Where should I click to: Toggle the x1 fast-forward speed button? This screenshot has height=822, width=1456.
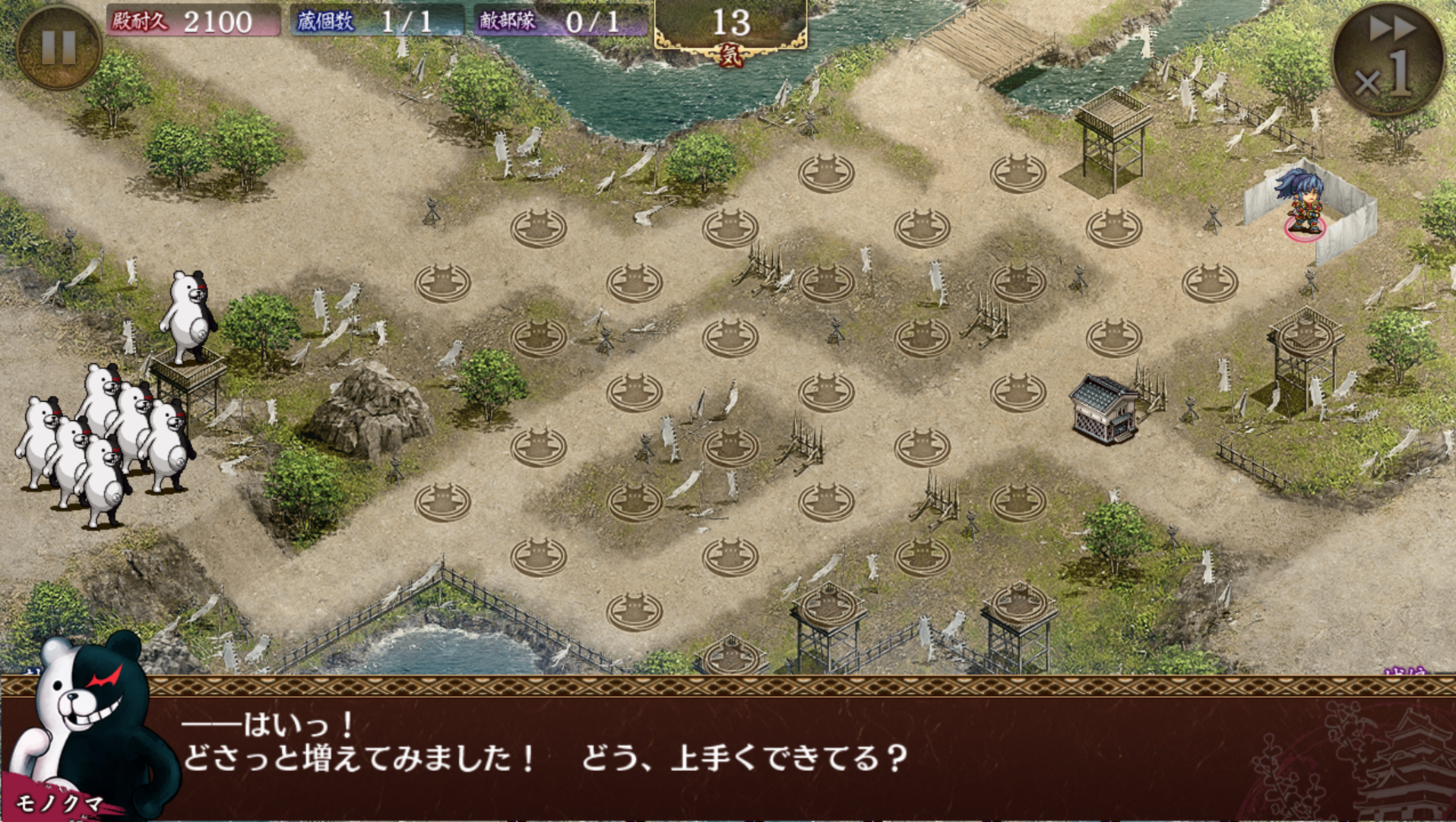1388,59
